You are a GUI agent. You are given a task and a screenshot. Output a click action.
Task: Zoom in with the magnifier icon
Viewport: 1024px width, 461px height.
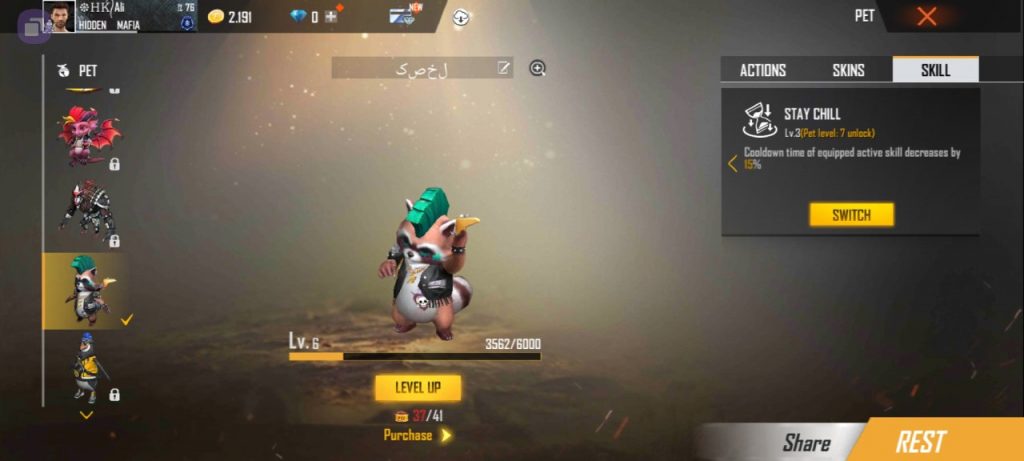[x=538, y=68]
